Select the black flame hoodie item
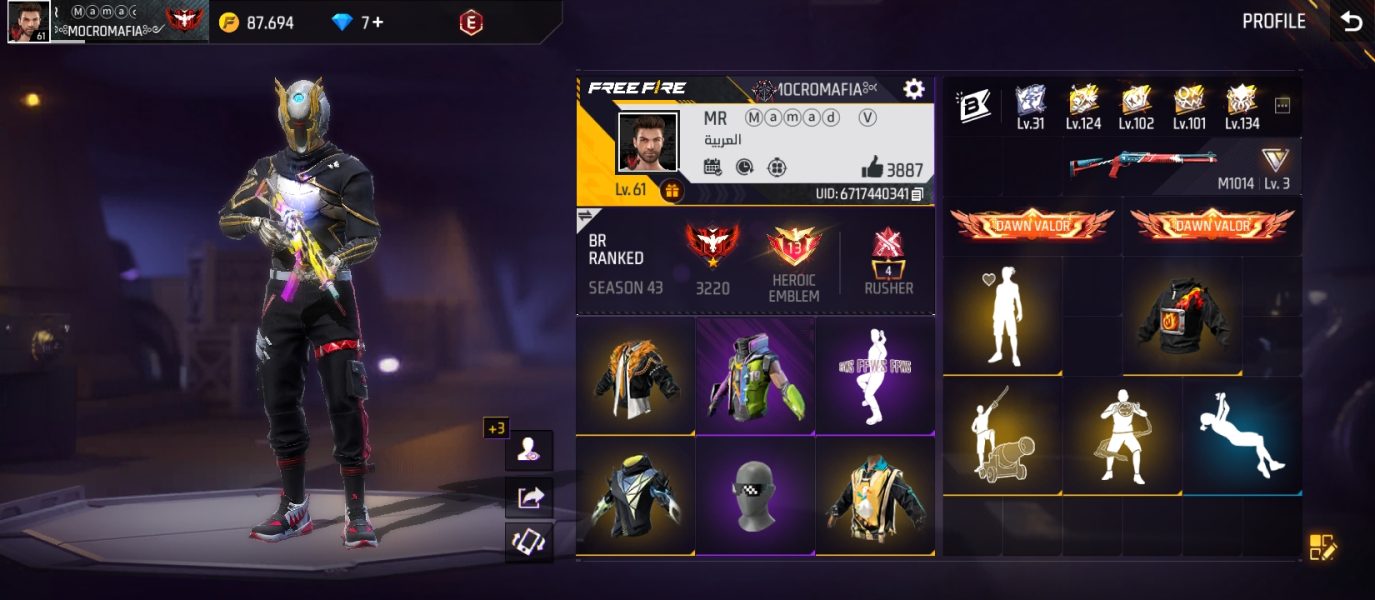This screenshot has height=600, width=1375. pyautogui.click(x=1183, y=316)
